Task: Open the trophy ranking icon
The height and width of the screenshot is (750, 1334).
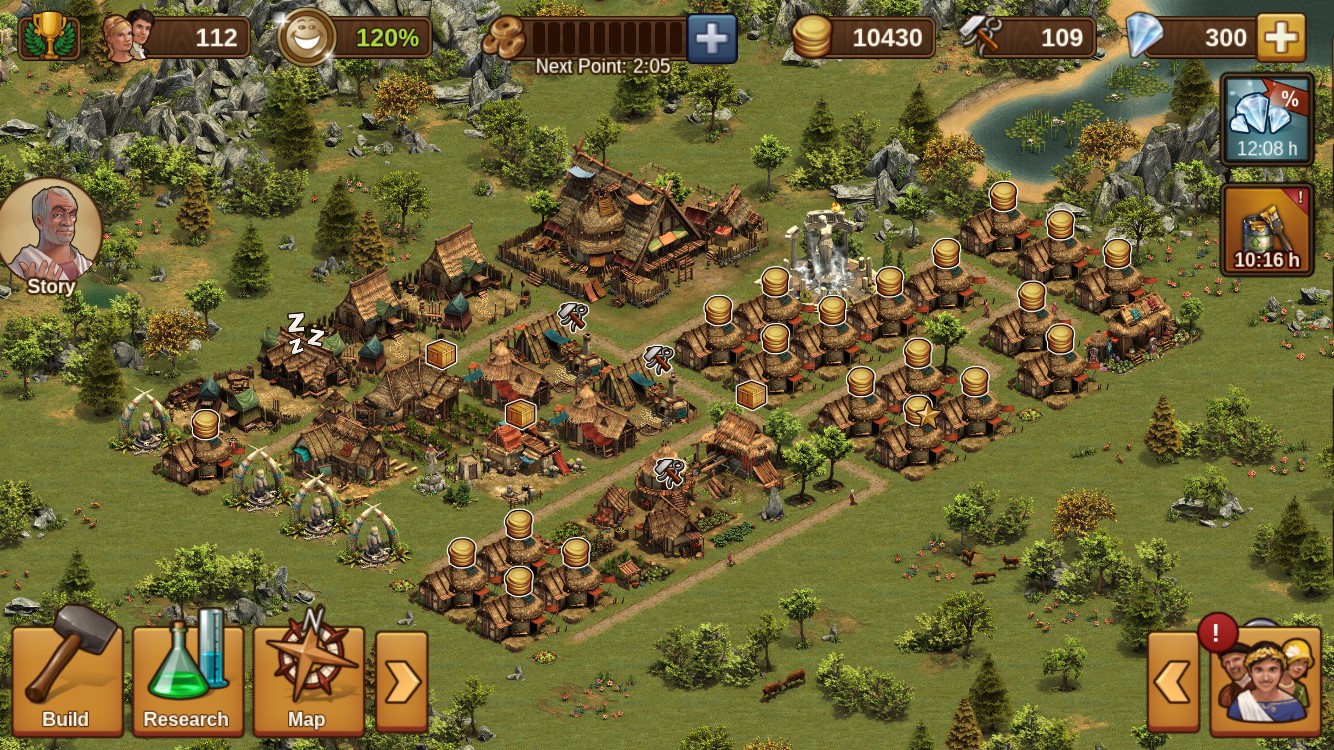Action: 48,38
